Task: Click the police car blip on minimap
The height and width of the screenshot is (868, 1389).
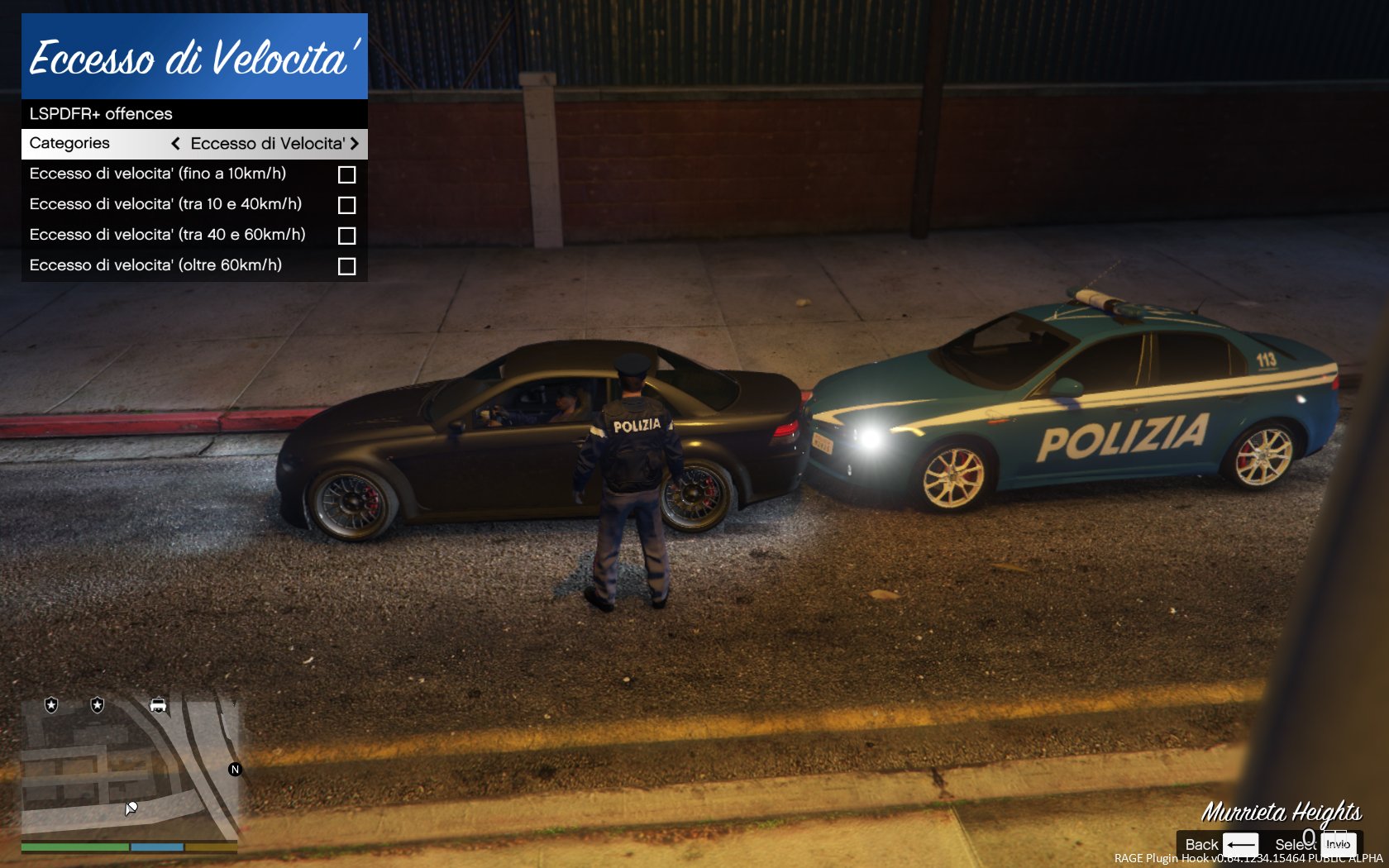Action: [x=158, y=704]
